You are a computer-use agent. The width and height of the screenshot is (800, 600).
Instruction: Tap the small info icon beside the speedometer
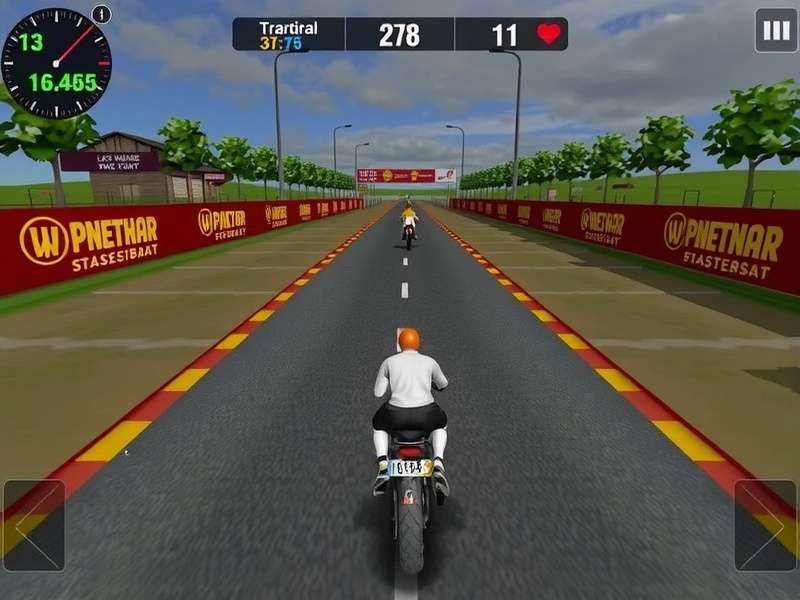pos(101,14)
